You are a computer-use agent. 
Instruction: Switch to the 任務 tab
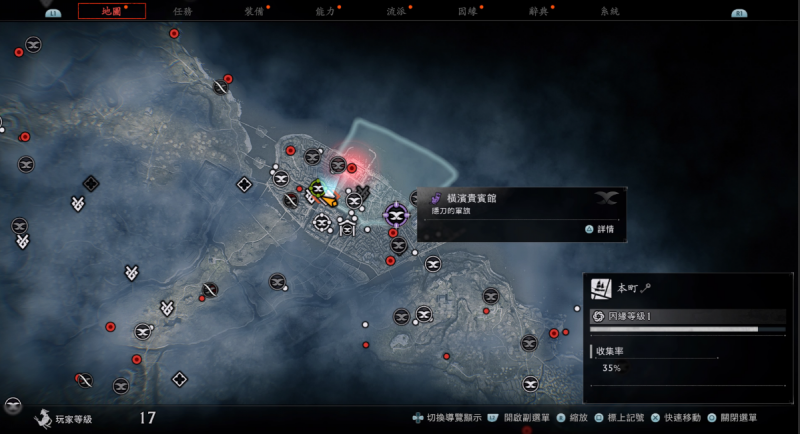pyautogui.click(x=183, y=11)
